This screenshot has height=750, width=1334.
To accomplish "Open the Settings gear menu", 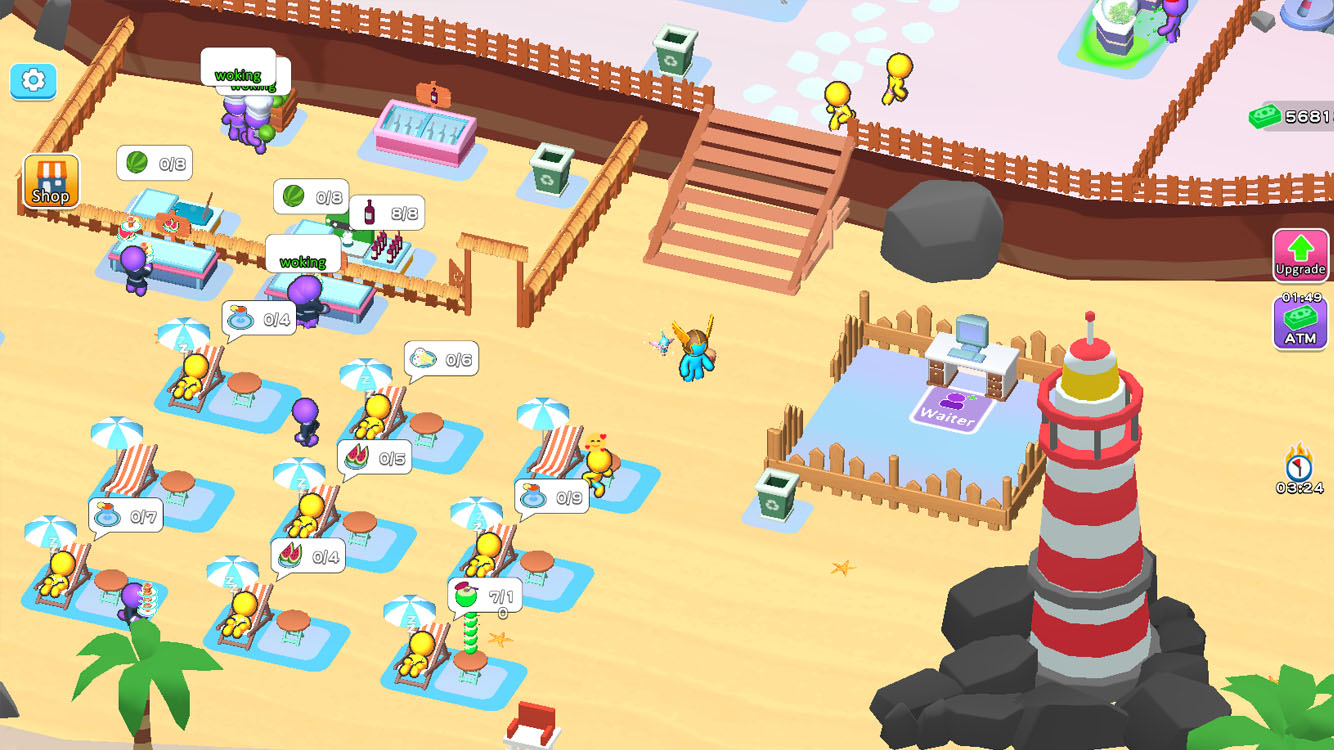I will coord(33,82).
